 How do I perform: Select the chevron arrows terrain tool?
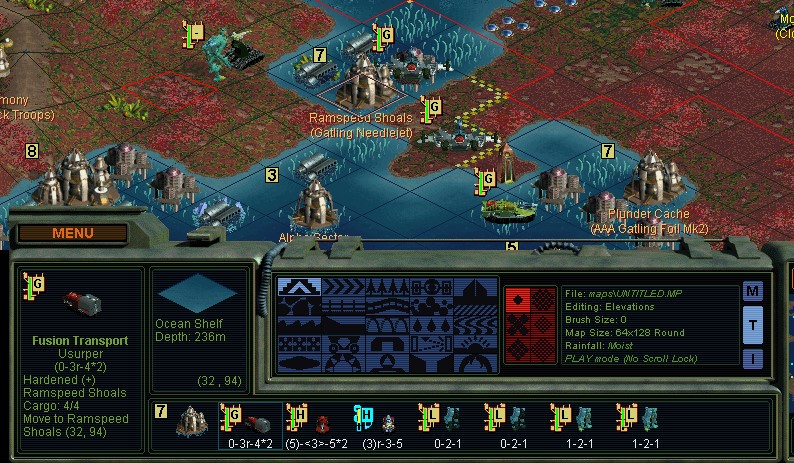[x=343, y=289]
